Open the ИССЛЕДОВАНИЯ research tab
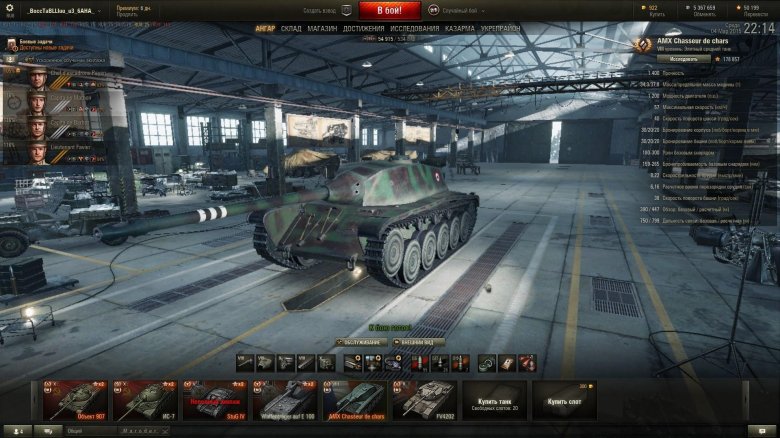780x438 pixels. tap(414, 29)
